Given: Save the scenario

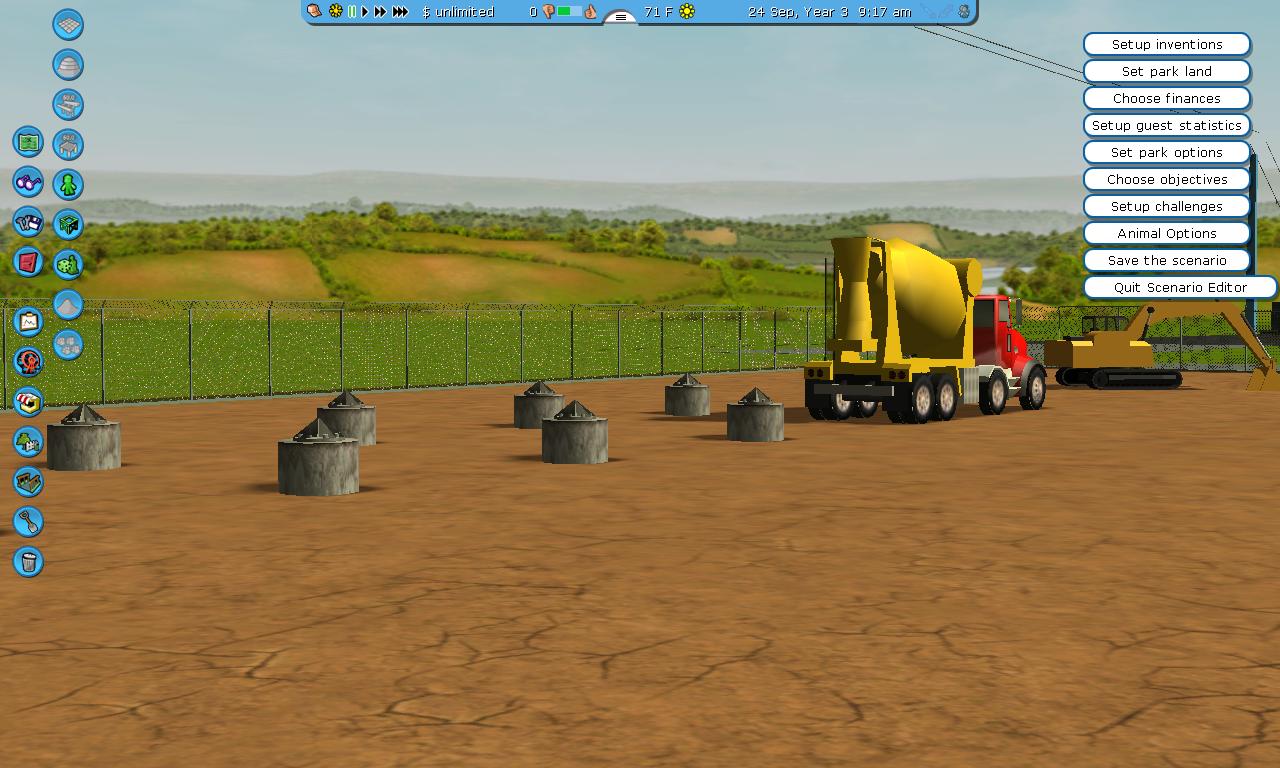Looking at the screenshot, I should point(1166,260).
